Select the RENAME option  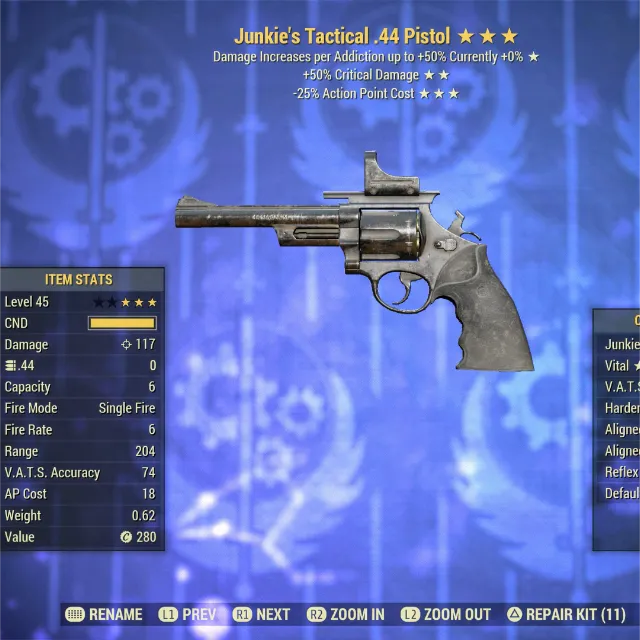tap(104, 614)
